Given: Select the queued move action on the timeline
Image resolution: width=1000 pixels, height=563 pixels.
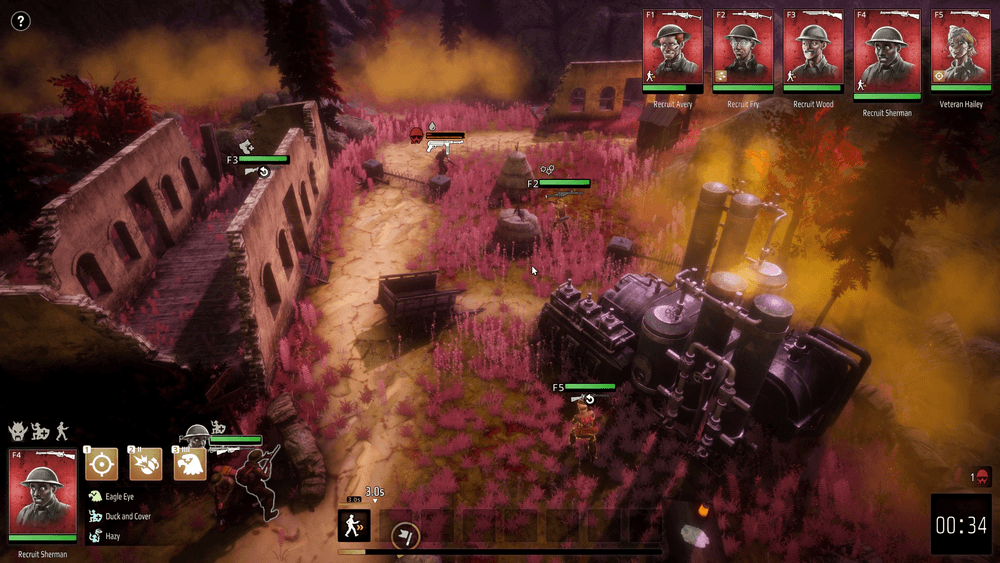Looking at the screenshot, I should 354,525.
